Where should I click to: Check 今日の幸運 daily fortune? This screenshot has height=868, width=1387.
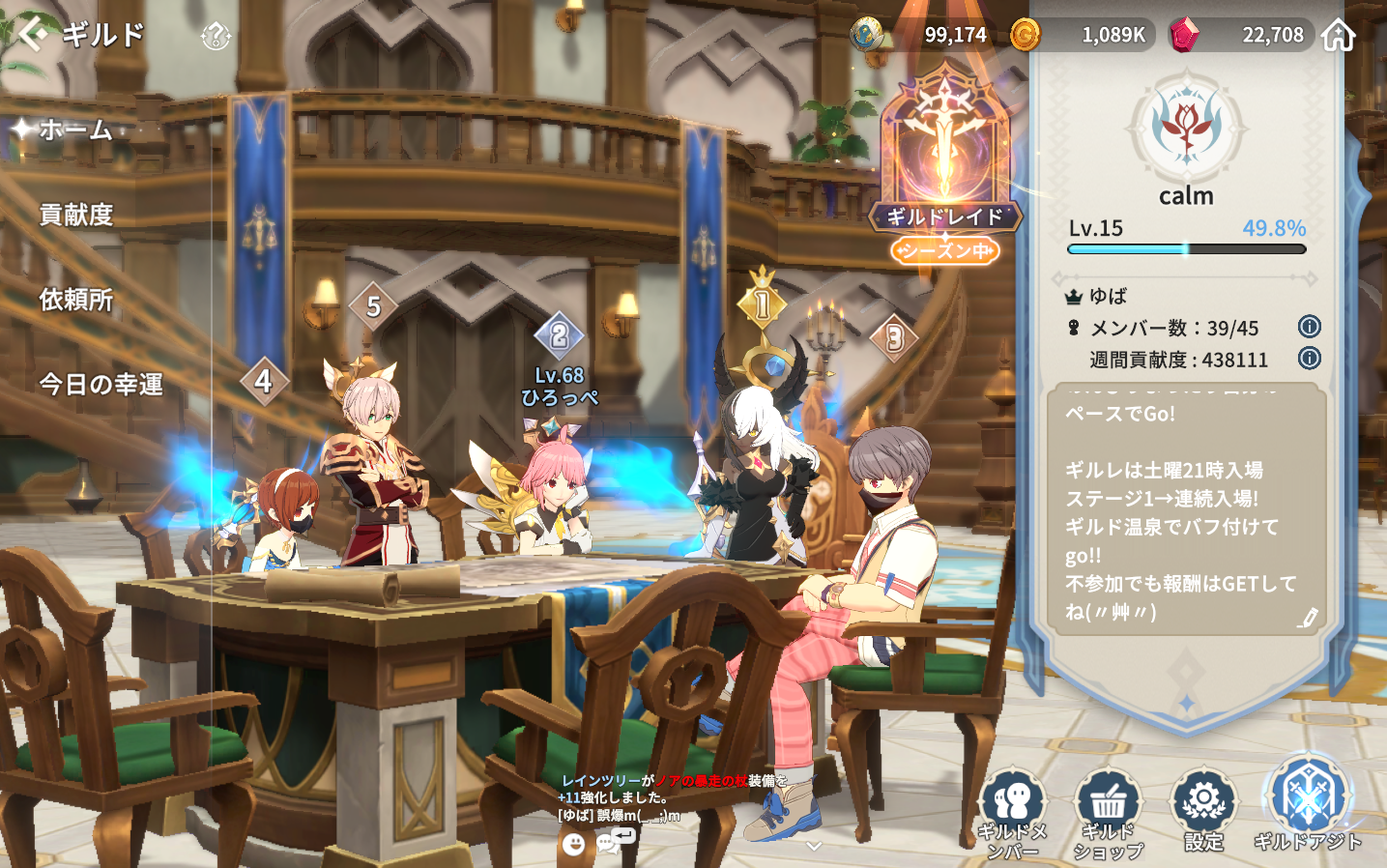click(x=101, y=385)
